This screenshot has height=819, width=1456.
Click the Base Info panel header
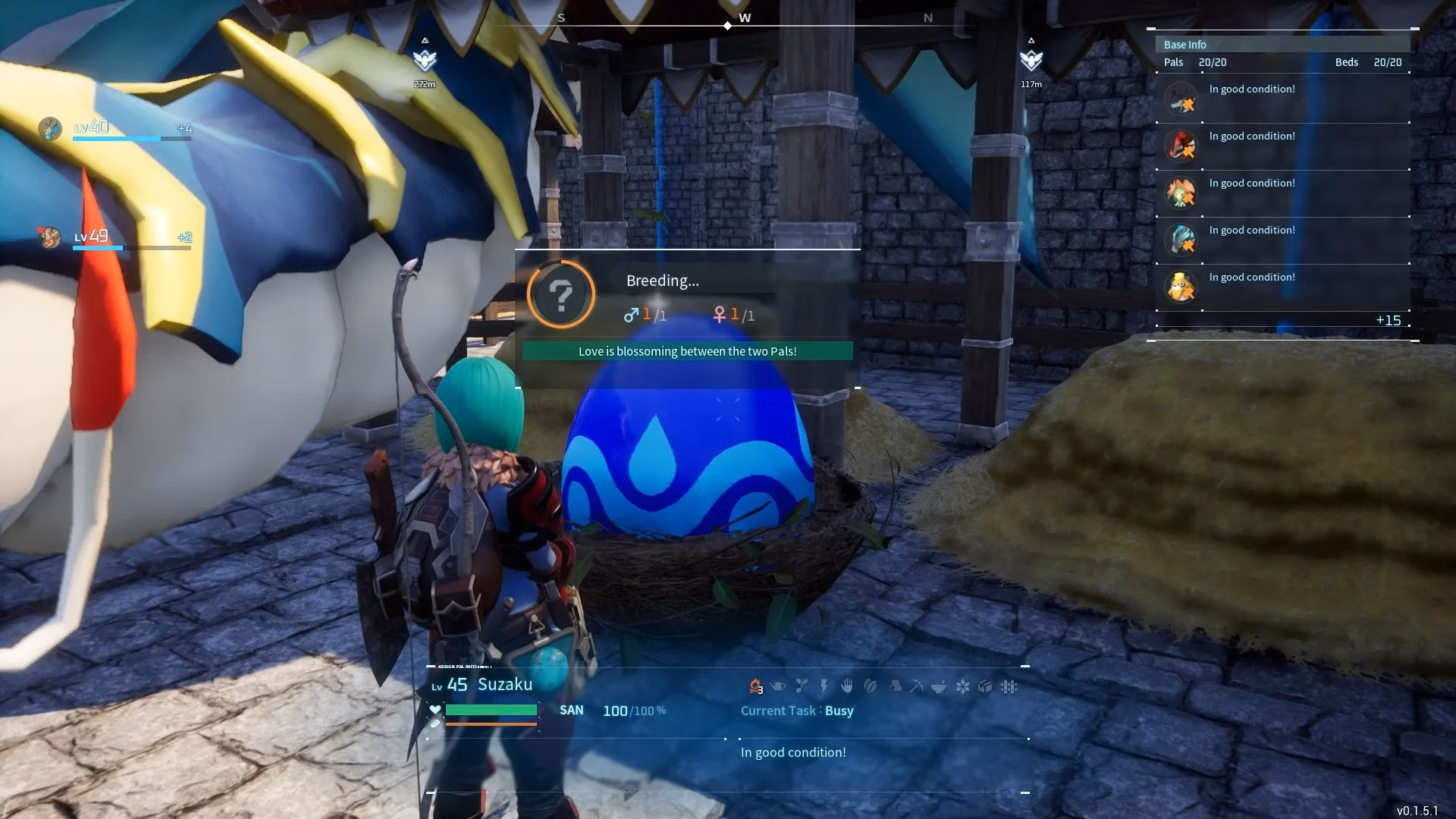tap(1185, 44)
